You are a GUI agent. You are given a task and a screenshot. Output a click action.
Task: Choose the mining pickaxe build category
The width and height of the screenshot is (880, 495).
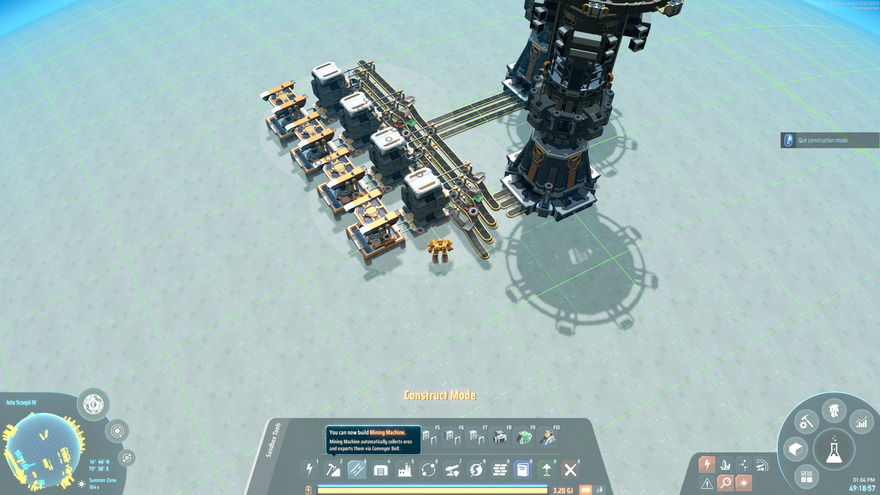pyautogui.click(x=333, y=469)
